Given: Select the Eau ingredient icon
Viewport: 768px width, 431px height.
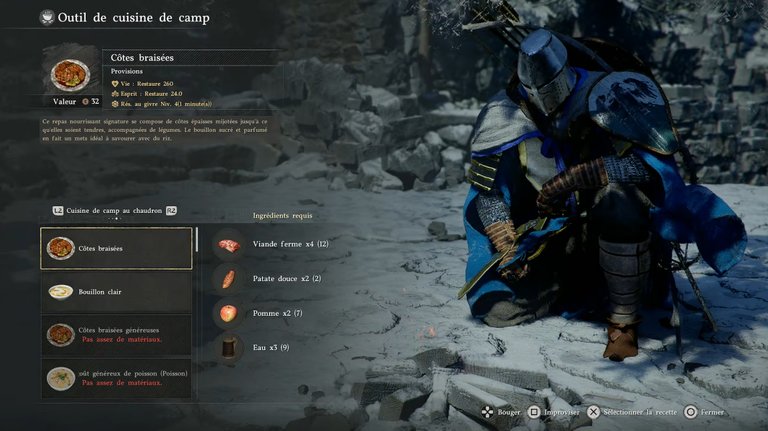Looking at the screenshot, I should [229, 347].
